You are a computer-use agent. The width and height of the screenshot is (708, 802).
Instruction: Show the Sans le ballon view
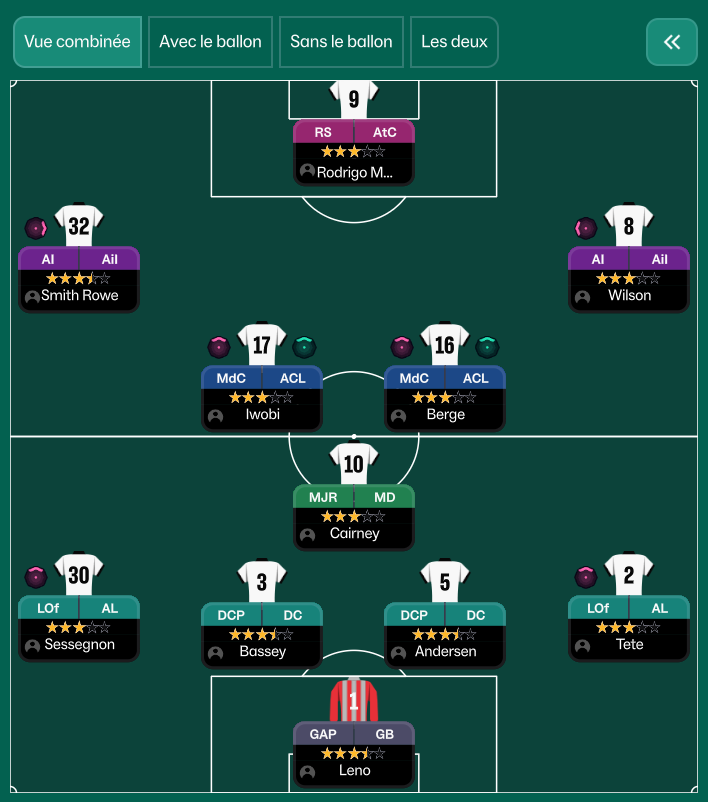click(x=341, y=42)
